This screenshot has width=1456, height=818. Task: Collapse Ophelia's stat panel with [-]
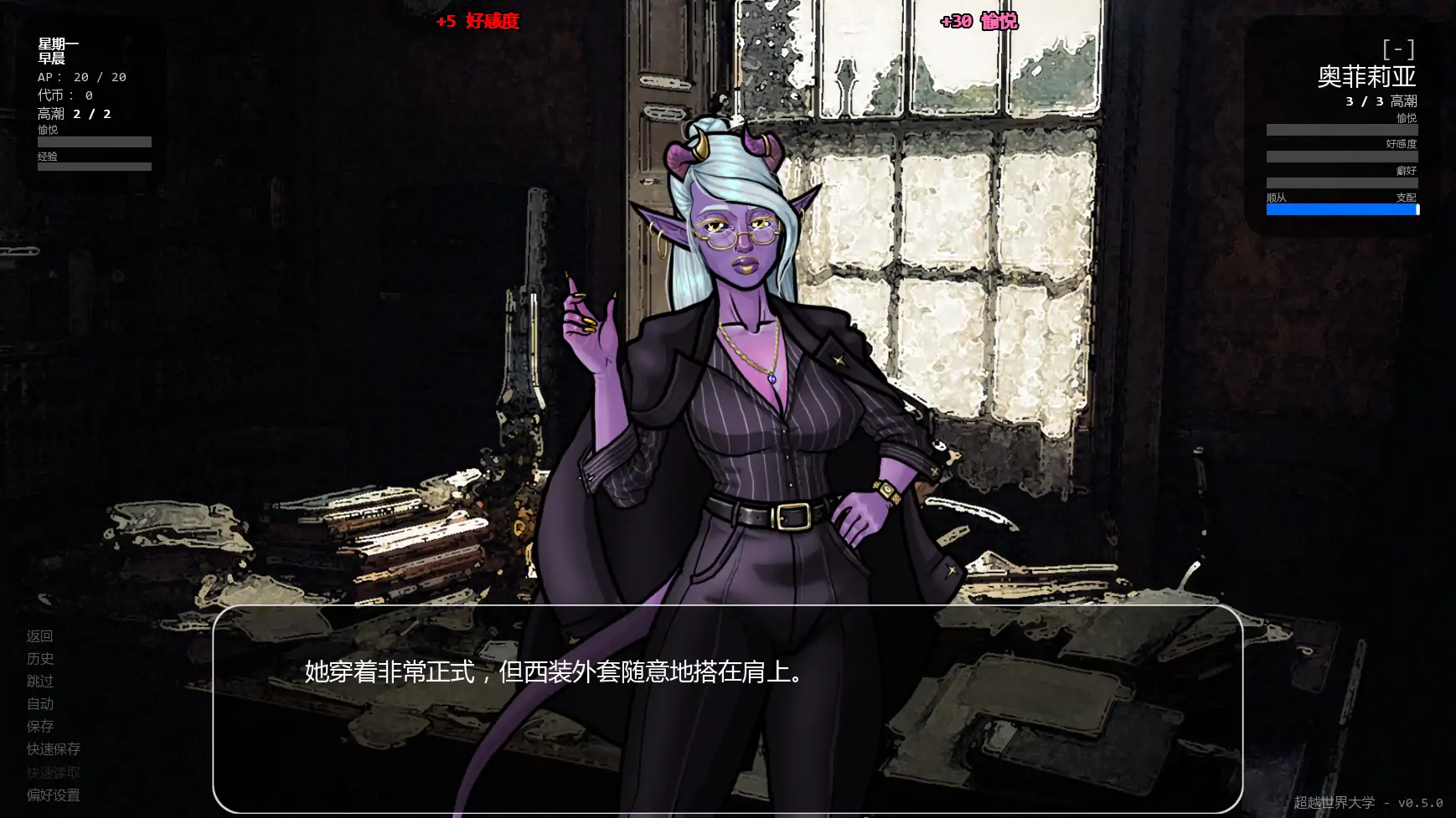(x=1401, y=48)
